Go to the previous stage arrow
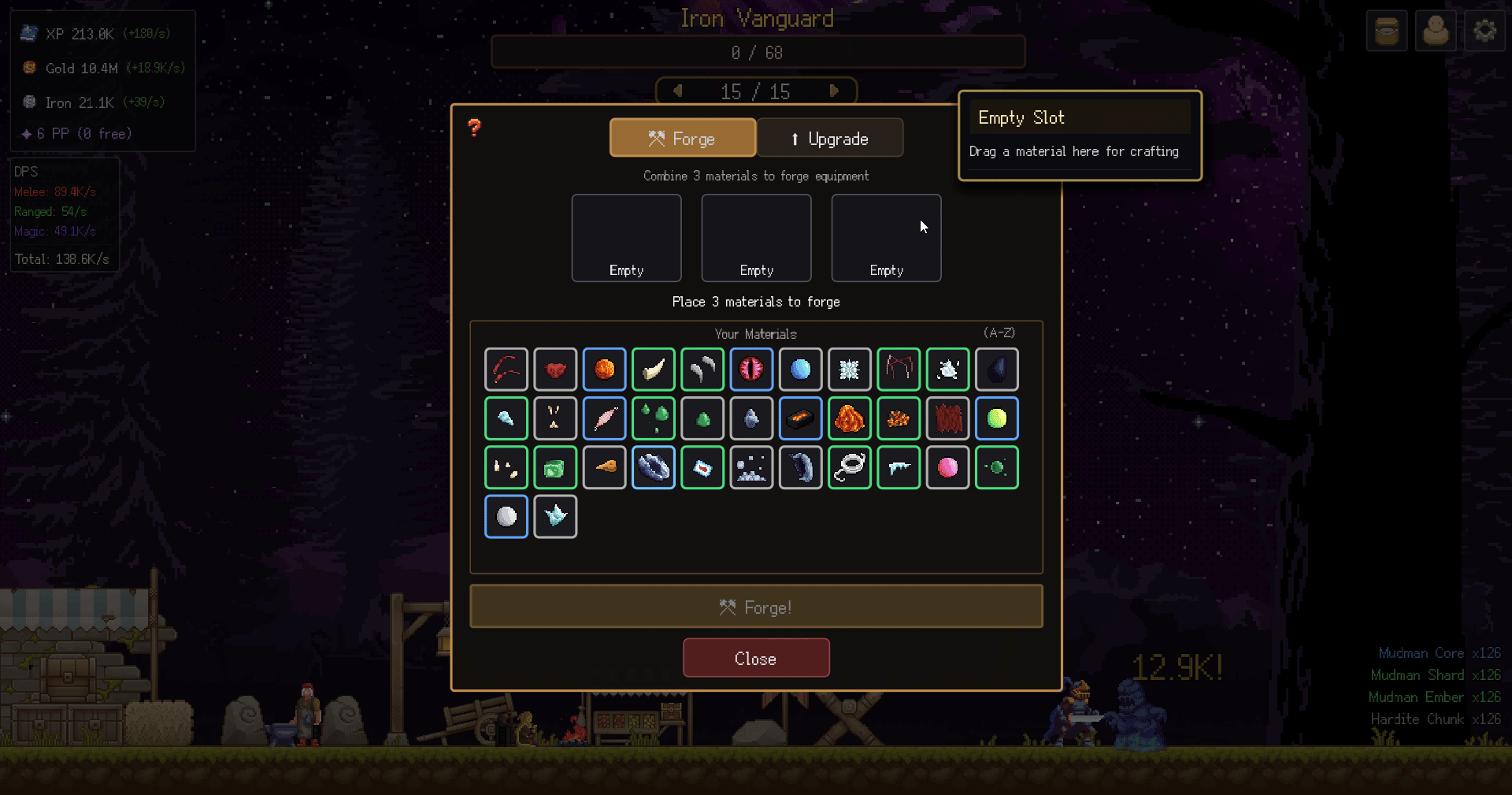 (x=677, y=91)
